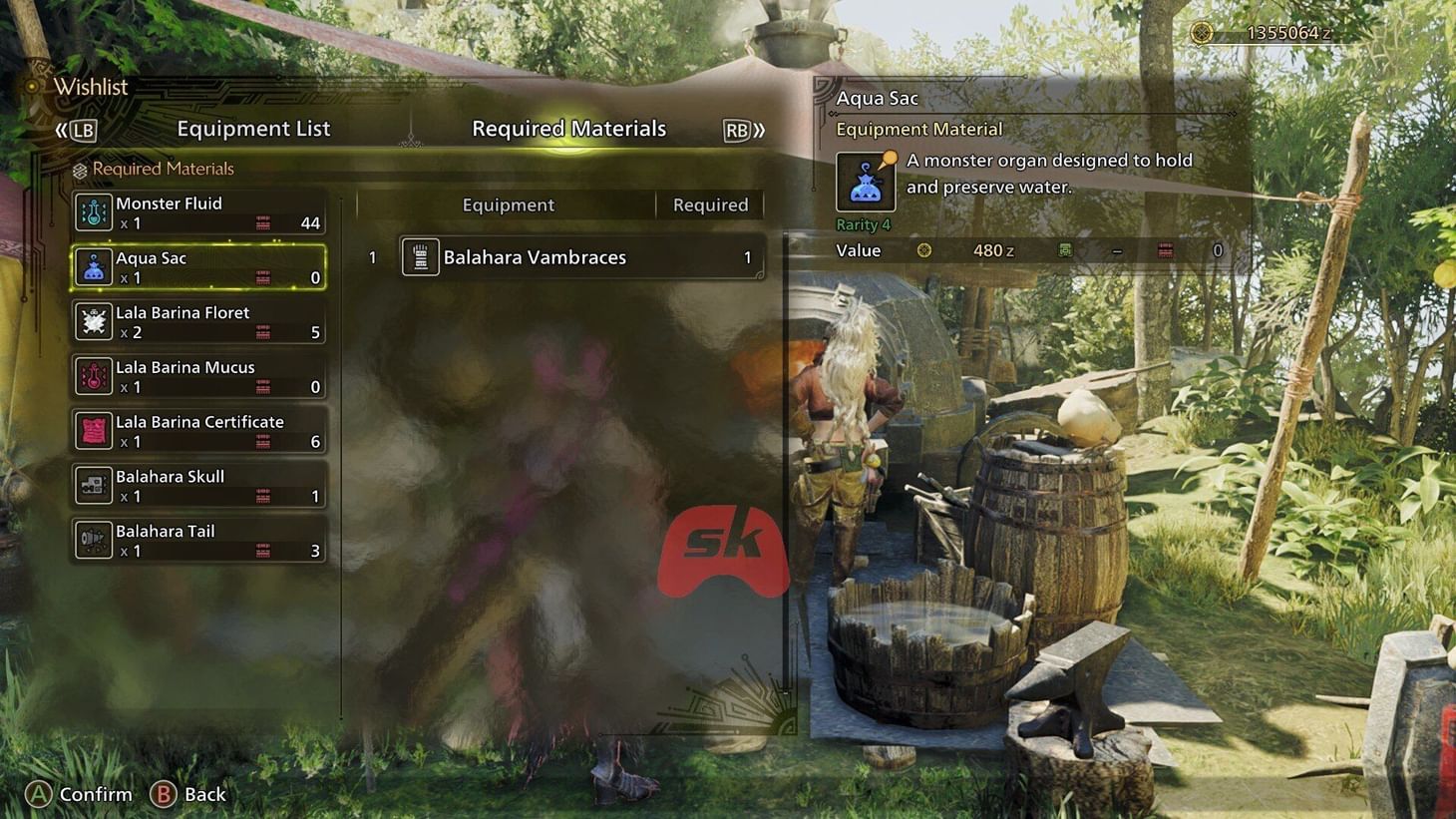Click the Lala Barina Mucus icon
Image resolution: width=1456 pixels, height=819 pixels.
tap(94, 376)
